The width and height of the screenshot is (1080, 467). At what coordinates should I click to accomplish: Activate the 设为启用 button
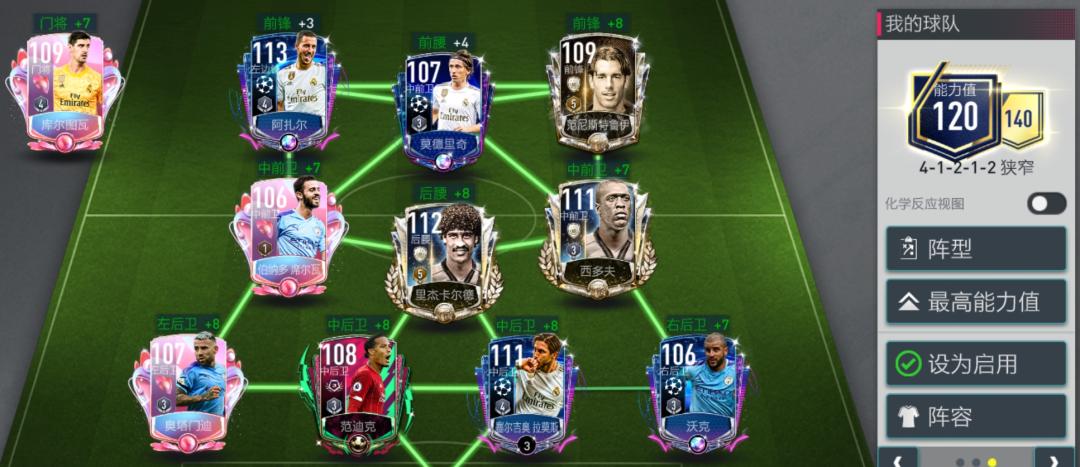(975, 363)
